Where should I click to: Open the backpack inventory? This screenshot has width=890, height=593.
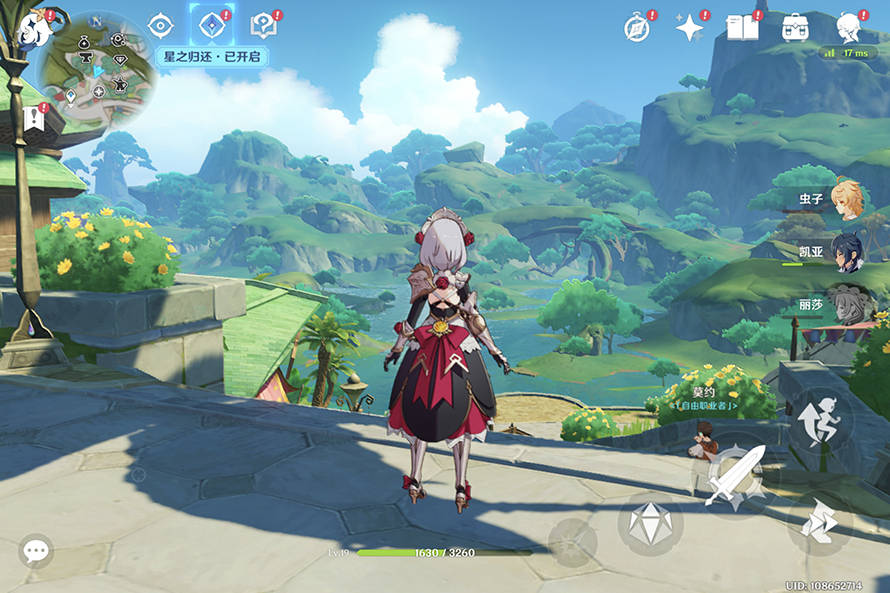[796, 27]
